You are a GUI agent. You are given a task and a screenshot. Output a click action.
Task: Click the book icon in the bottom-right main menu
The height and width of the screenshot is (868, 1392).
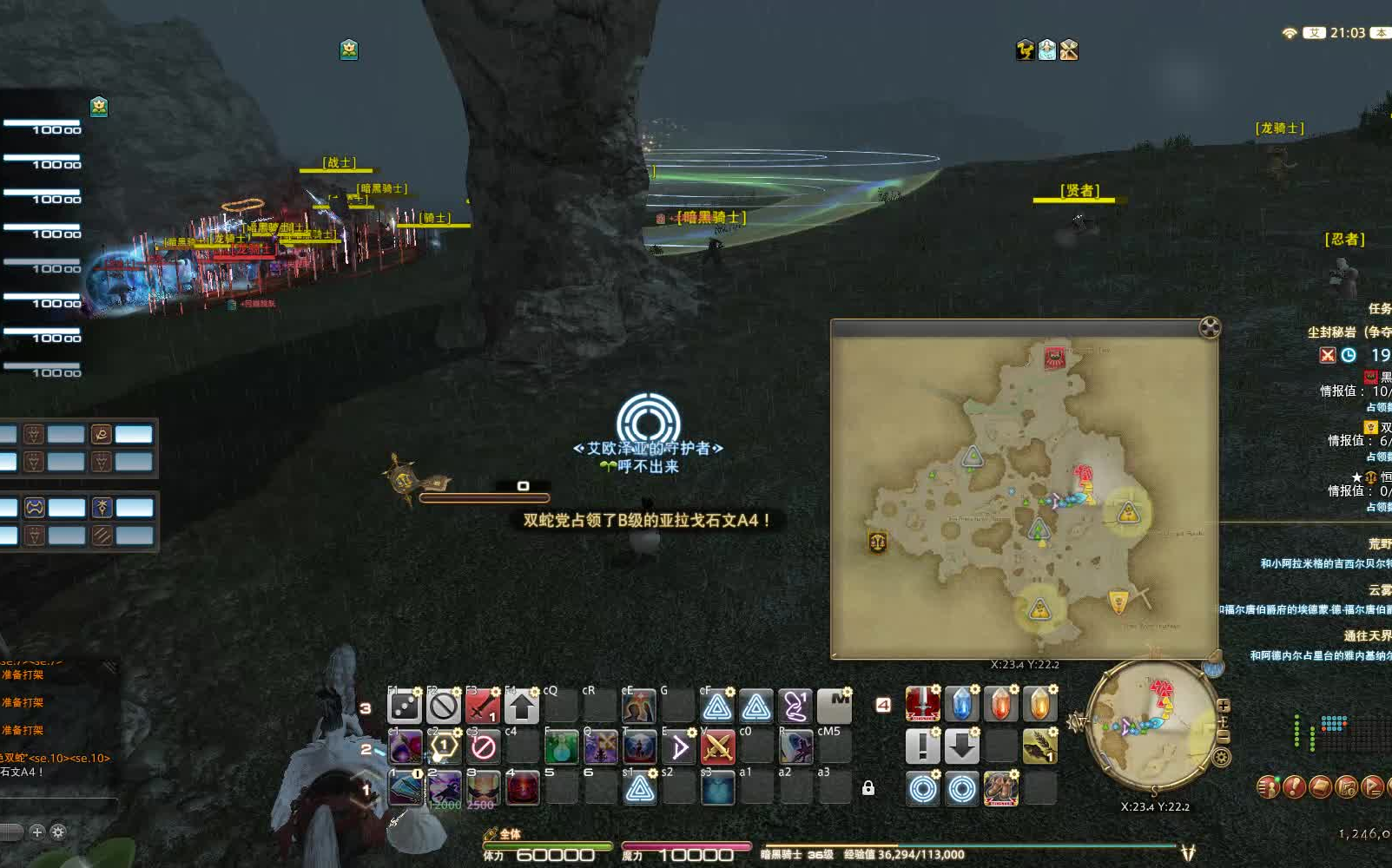pyautogui.click(x=1321, y=786)
